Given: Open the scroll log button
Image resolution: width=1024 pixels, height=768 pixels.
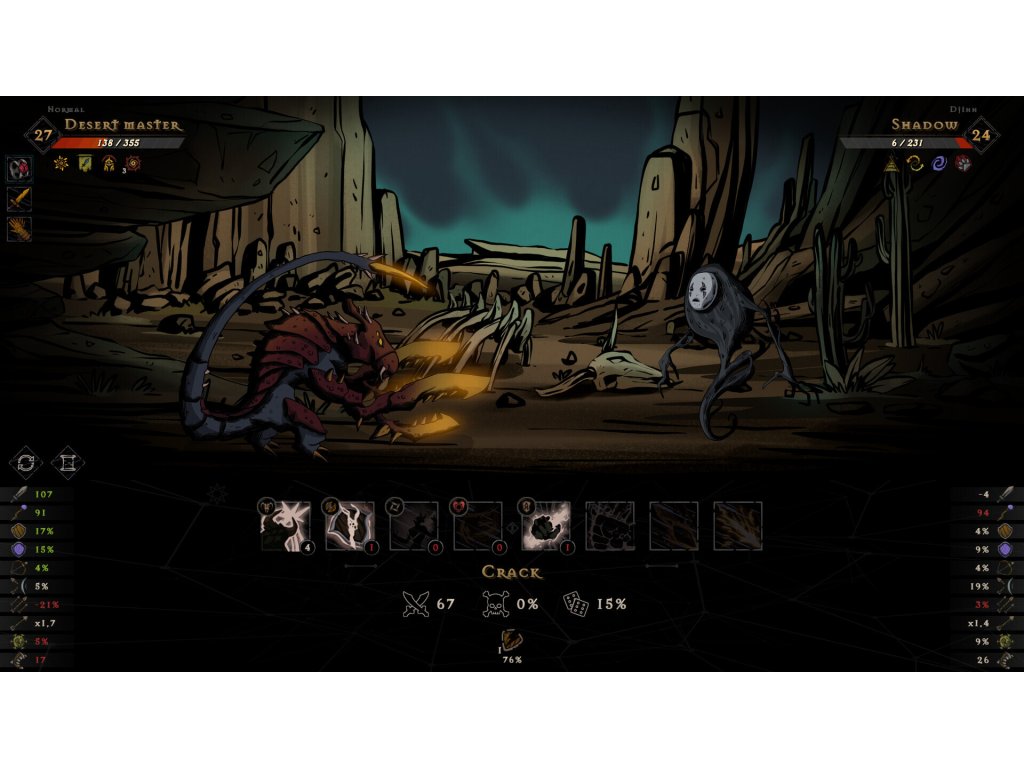Looking at the screenshot, I should pyautogui.click(x=68, y=462).
